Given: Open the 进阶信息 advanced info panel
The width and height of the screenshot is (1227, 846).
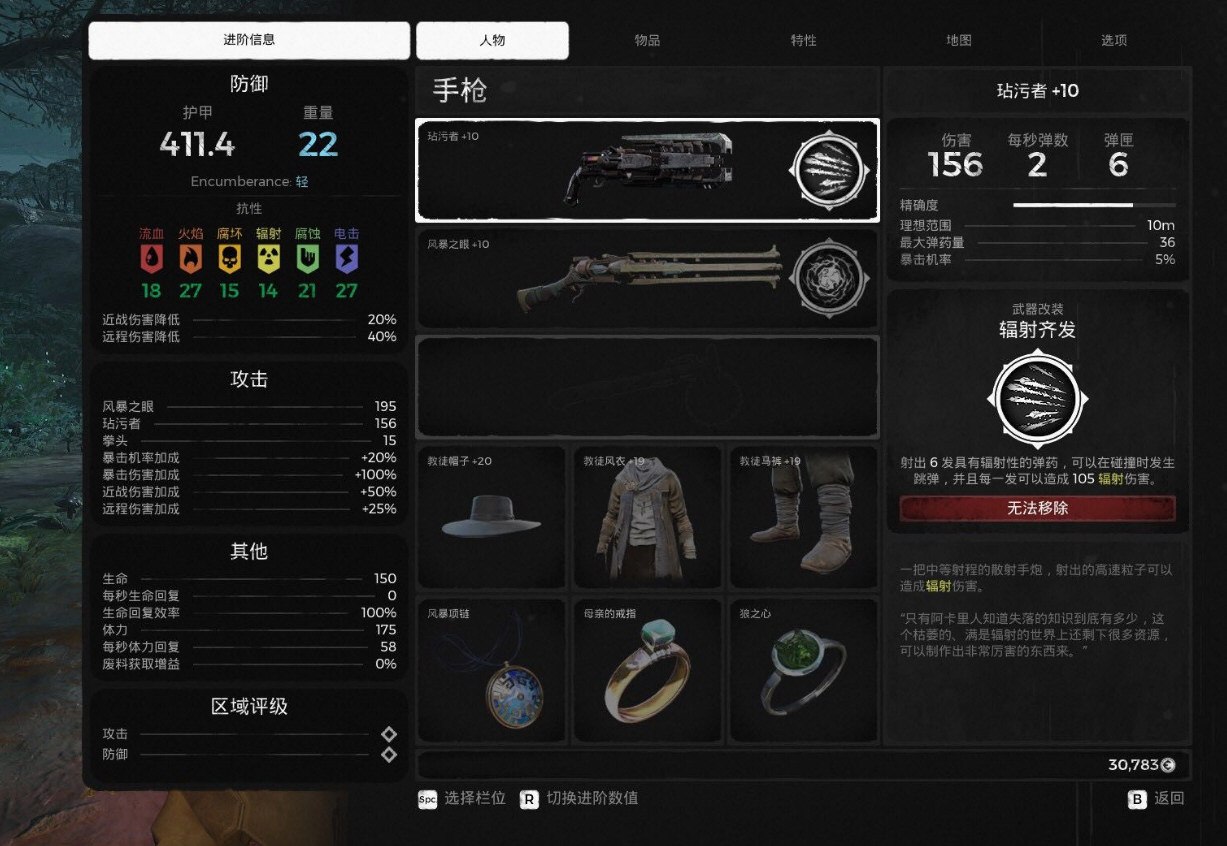Looking at the screenshot, I should pyautogui.click(x=249, y=41).
